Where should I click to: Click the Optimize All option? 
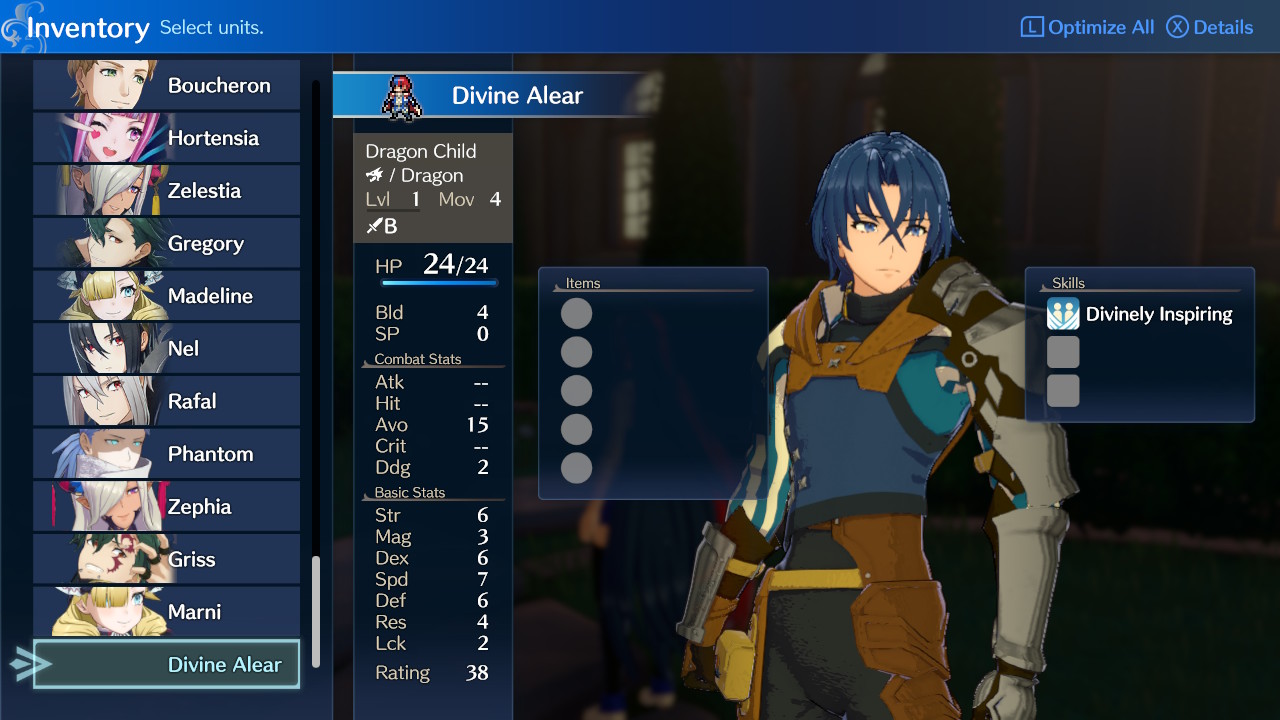click(x=1087, y=27)
